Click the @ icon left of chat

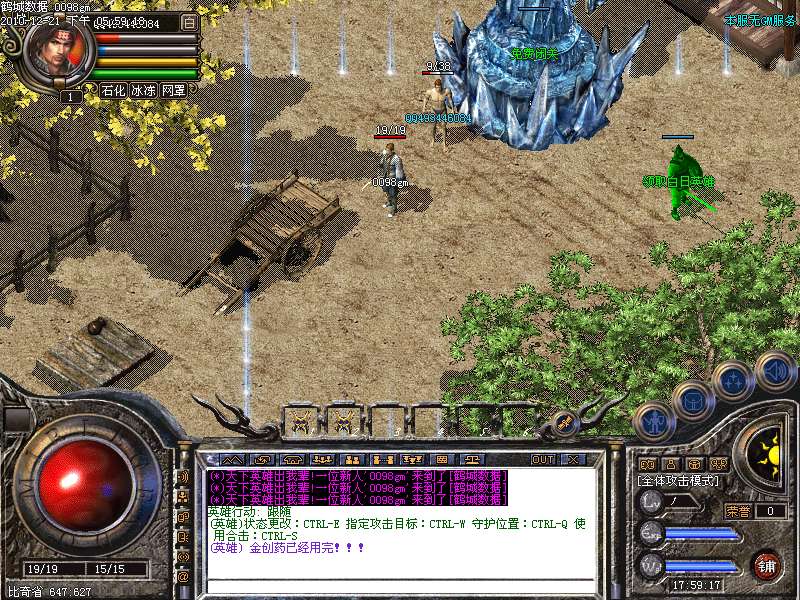click(183, 577)
